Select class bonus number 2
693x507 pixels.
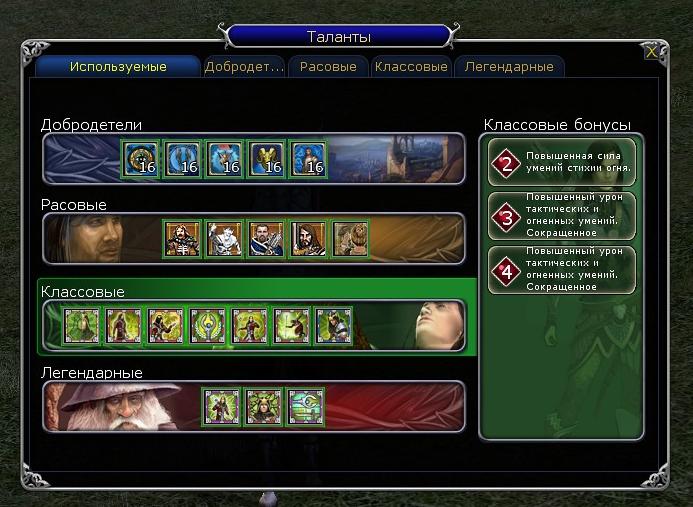click(x=562, y=164)
